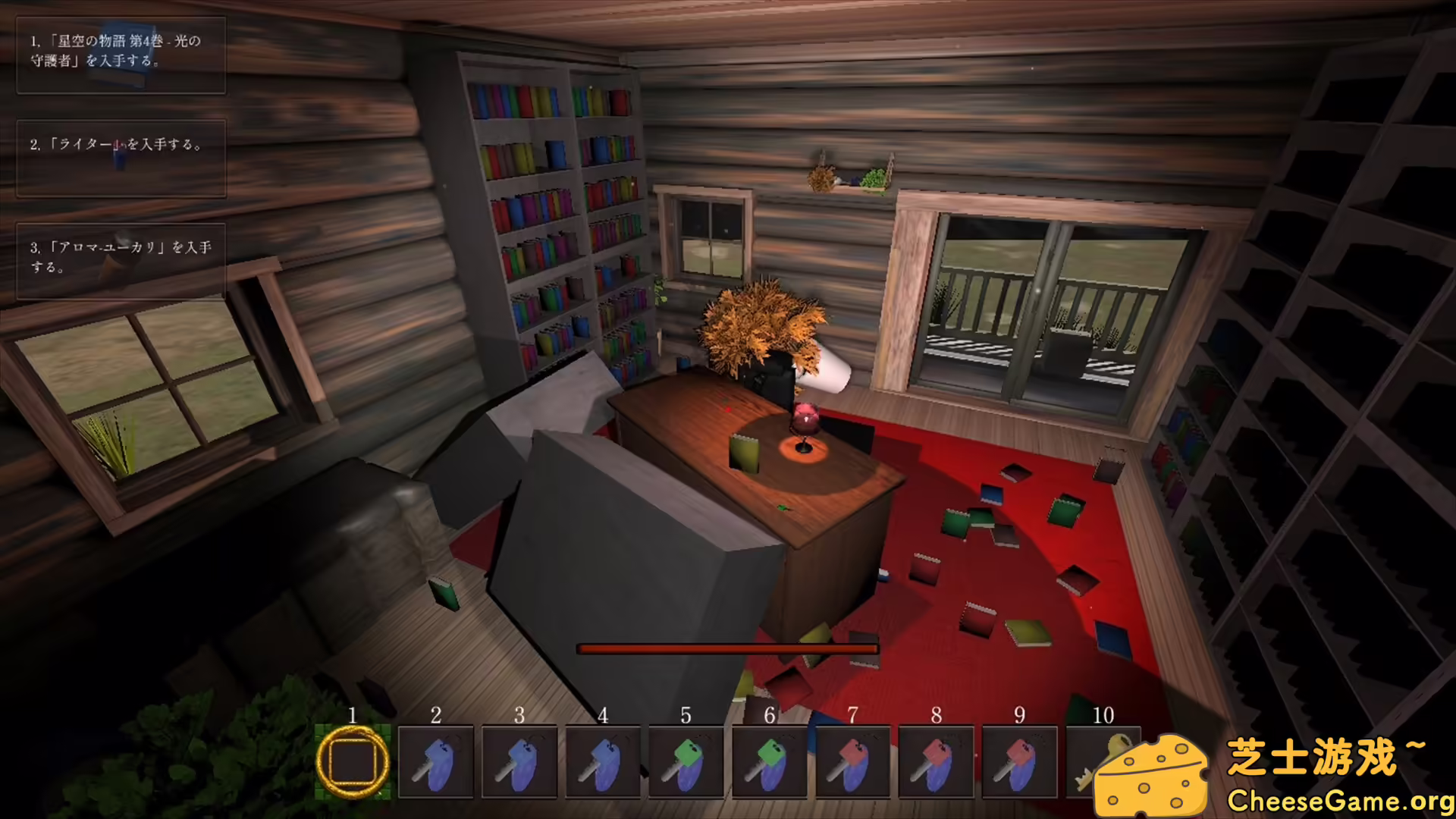1456x819 pixels.
Task: Select the green key in hotbar slot 5
Action: [x=686, y=761]
